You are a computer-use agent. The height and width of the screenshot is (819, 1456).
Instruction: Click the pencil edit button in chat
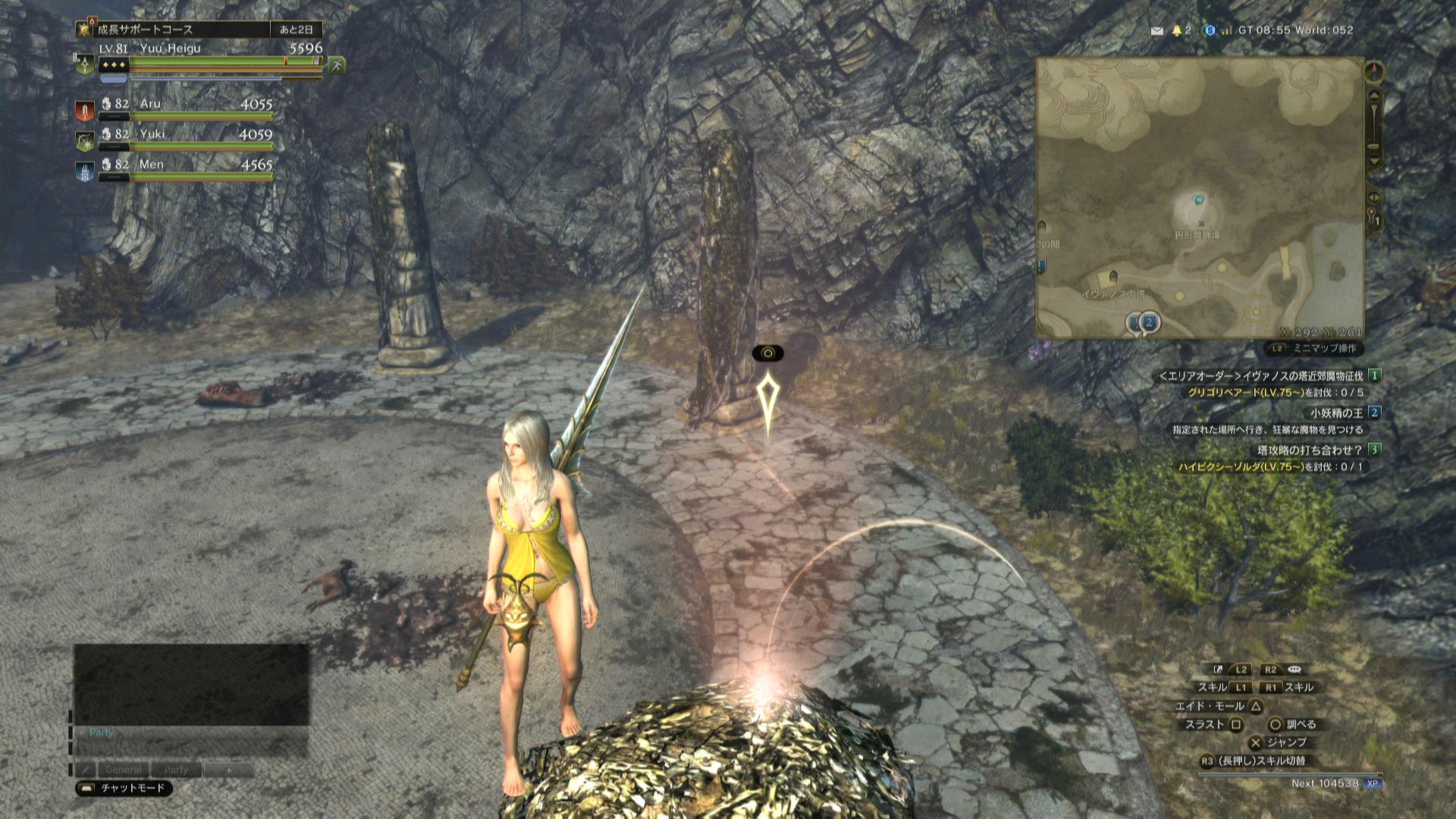86,770
